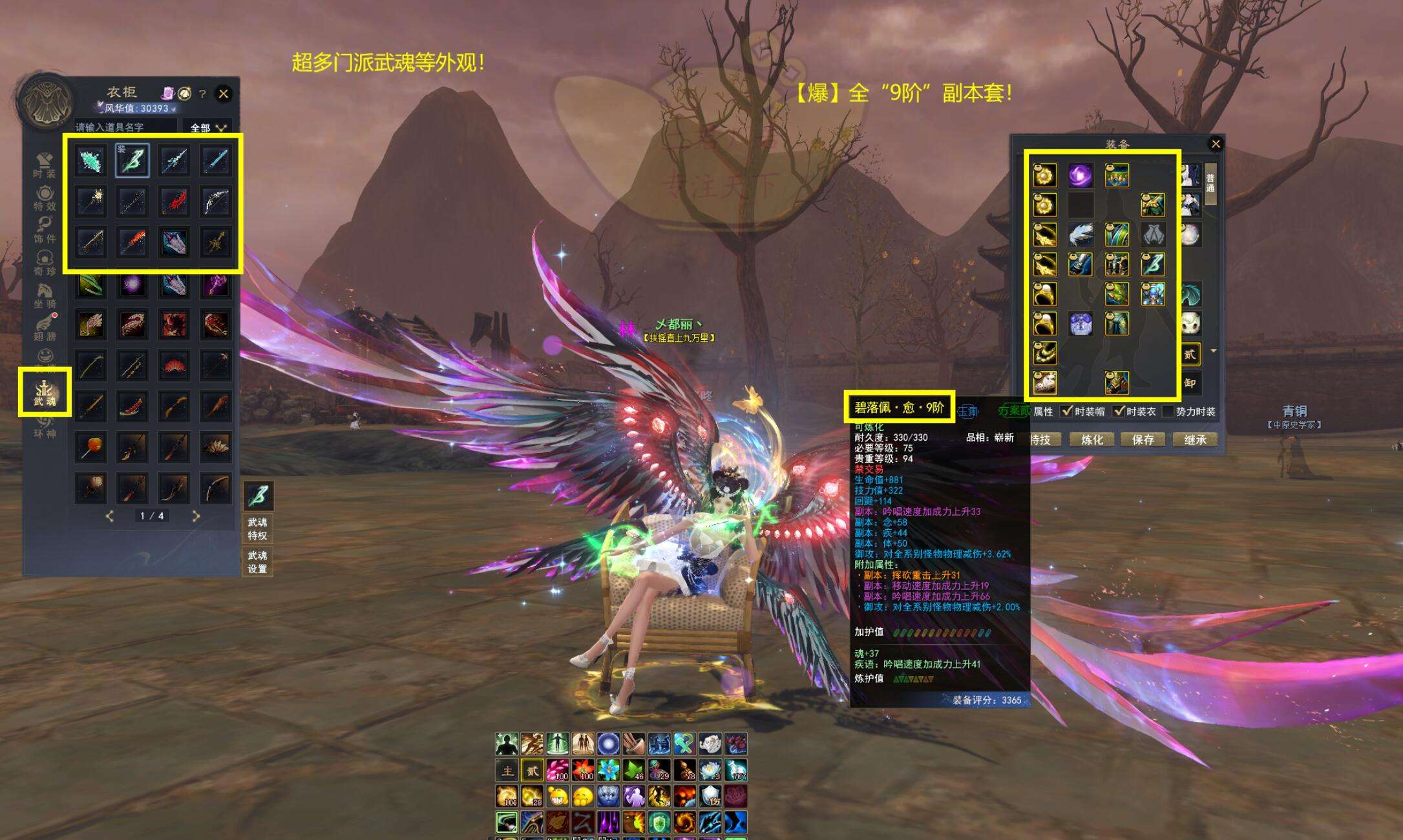Go to next wardrobe page
Viewport: 1403px width, 840px height.
196,516
